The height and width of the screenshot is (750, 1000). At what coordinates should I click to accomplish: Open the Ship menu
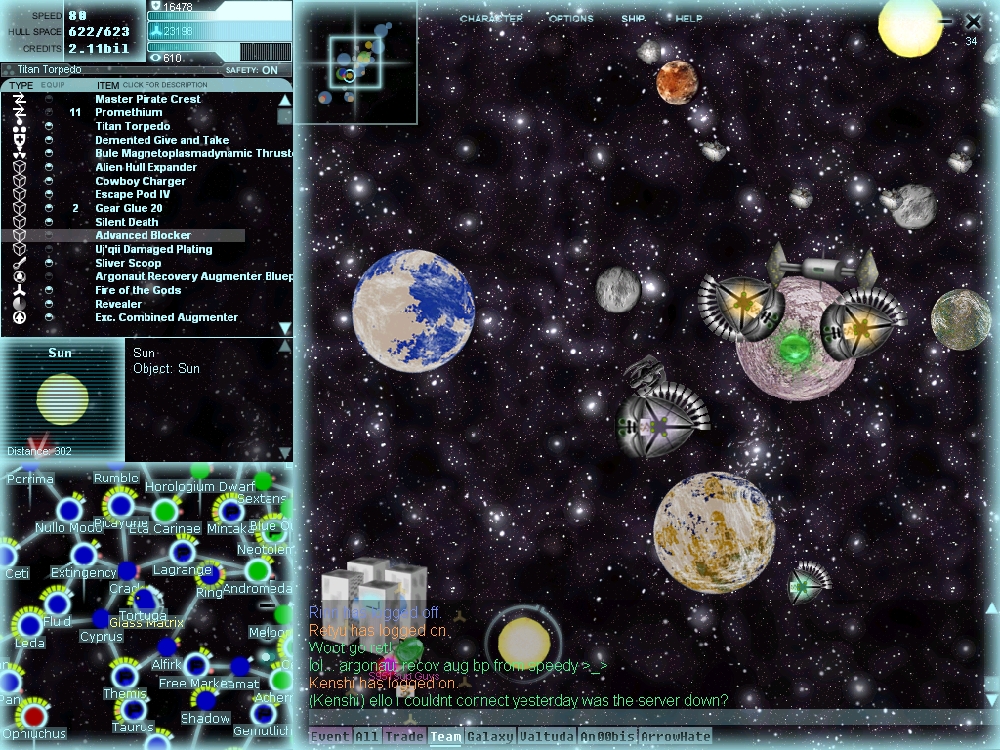(633, 19)
